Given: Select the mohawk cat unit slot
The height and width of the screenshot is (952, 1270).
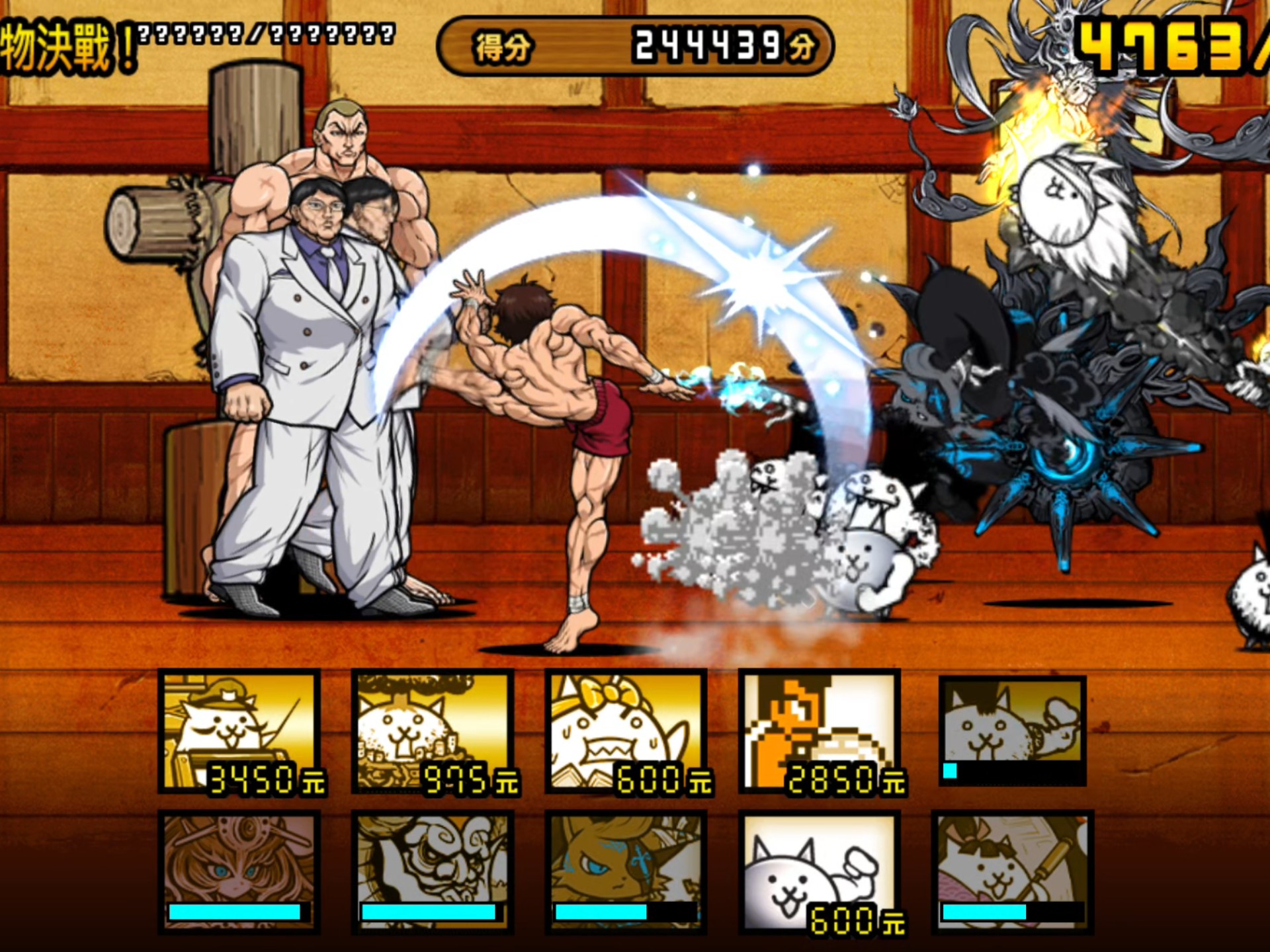Looking at the screenshot, I should point(1012,730).
